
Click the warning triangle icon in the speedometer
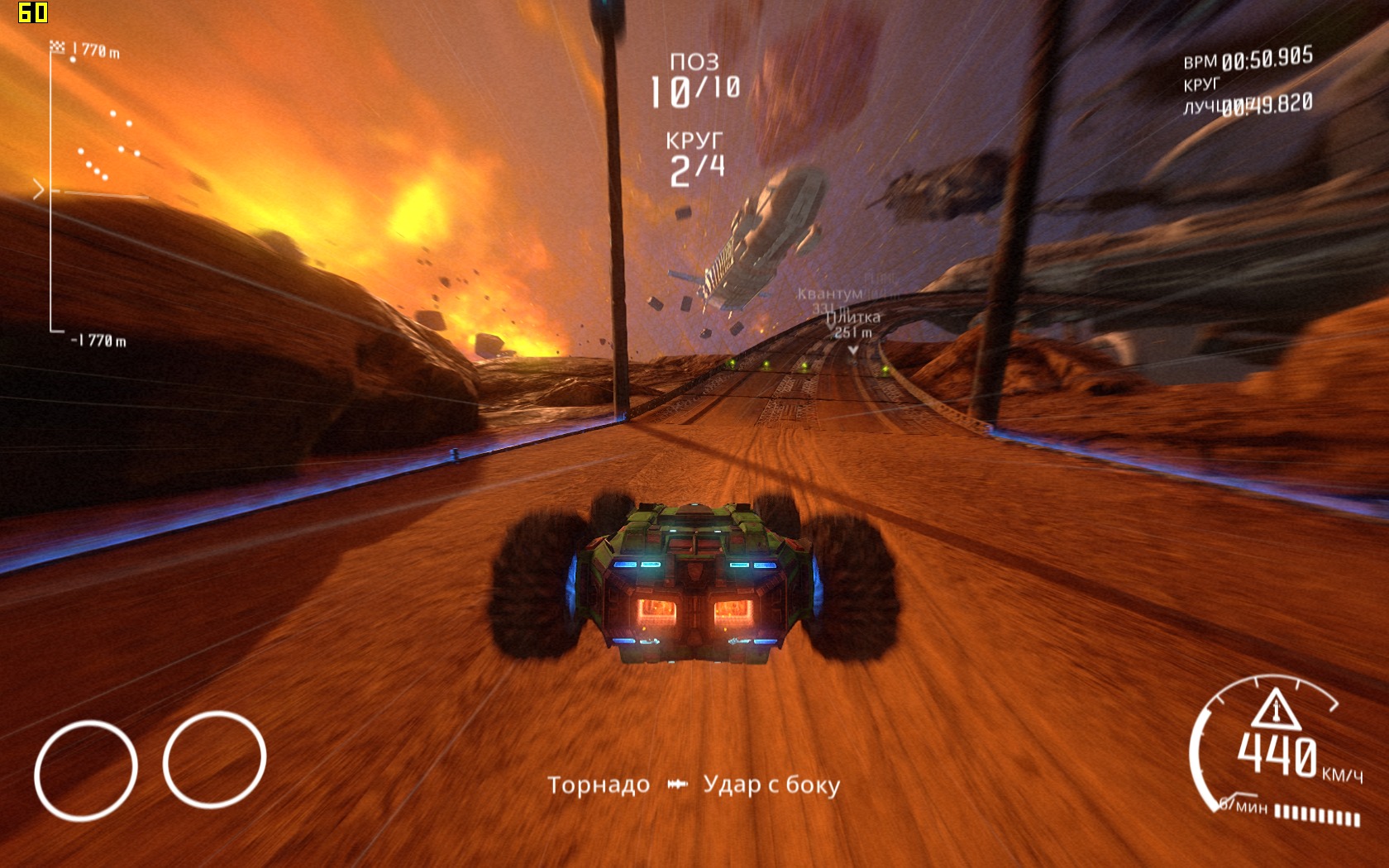pyautogui.click(x=1276, y=709)
